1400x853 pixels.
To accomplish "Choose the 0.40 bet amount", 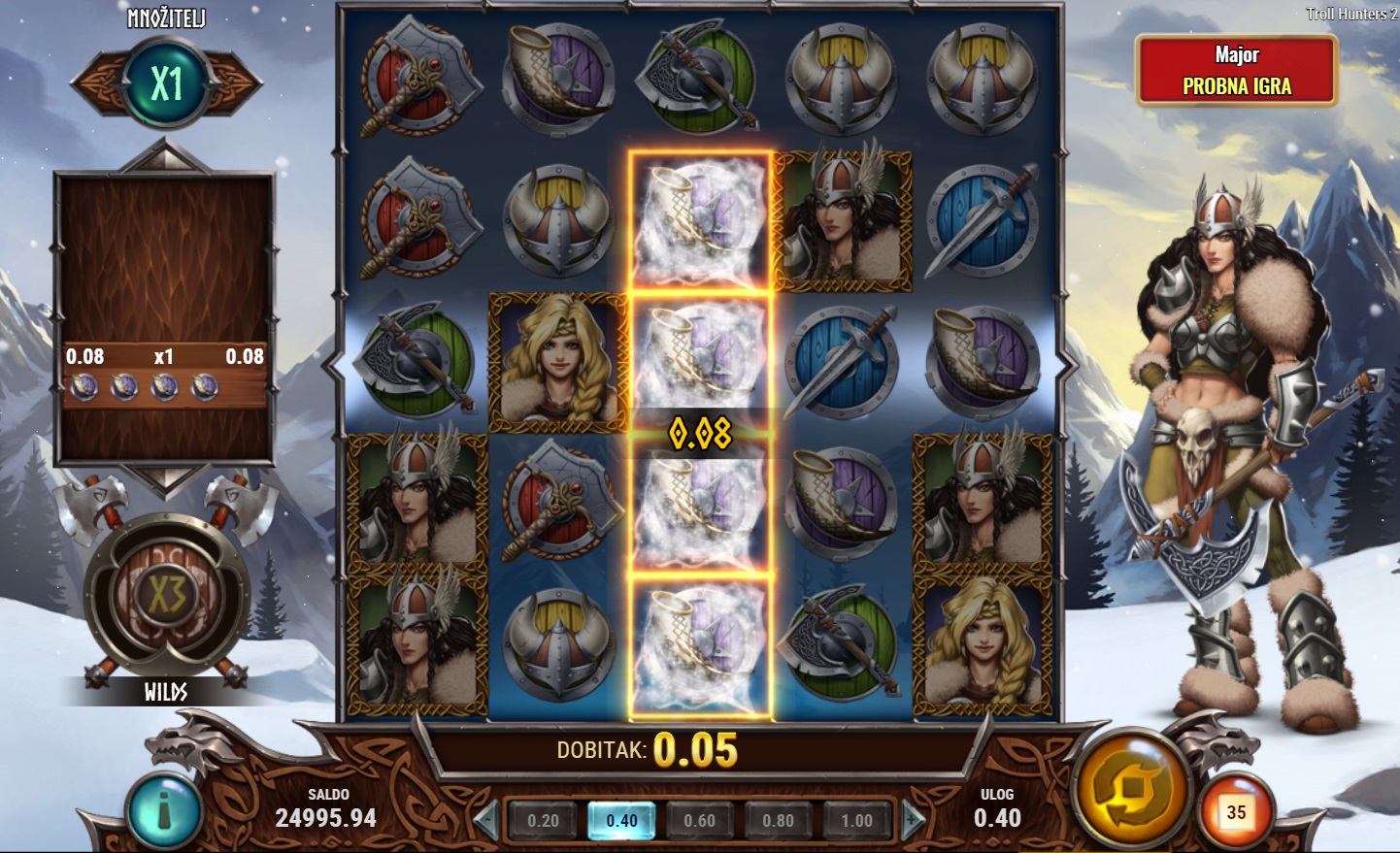I will point(621,821).
